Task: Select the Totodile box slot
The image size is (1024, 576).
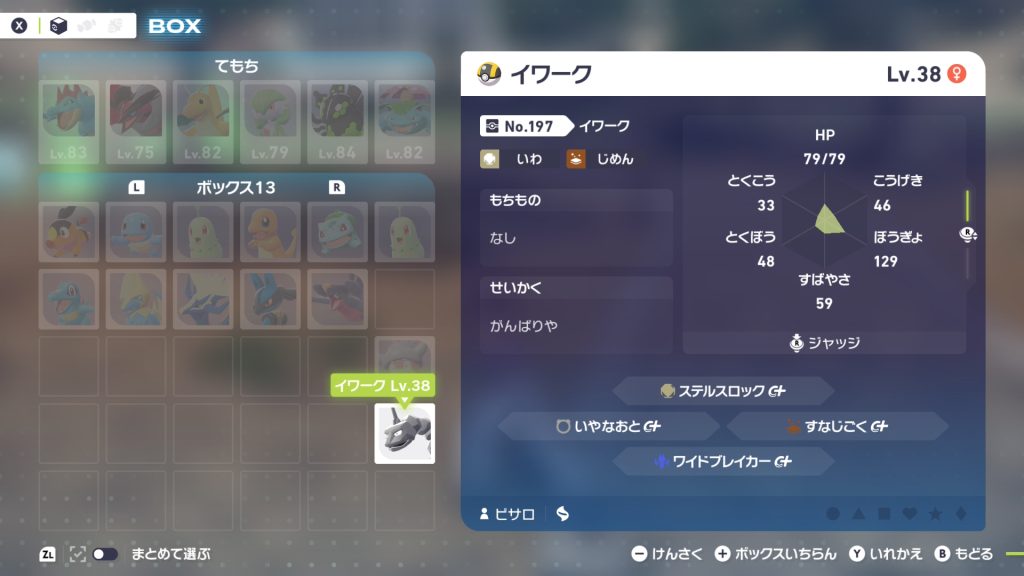Action: (69, 298)
